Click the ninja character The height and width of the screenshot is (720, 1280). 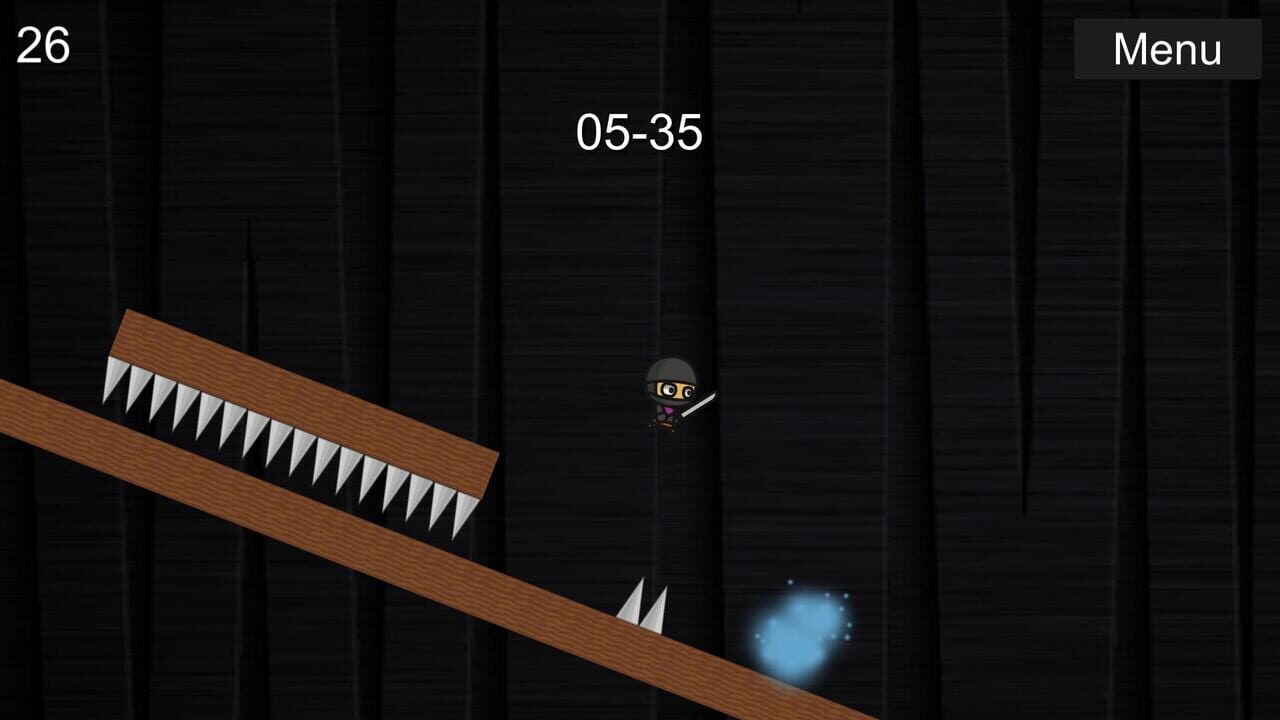[672, 395]
